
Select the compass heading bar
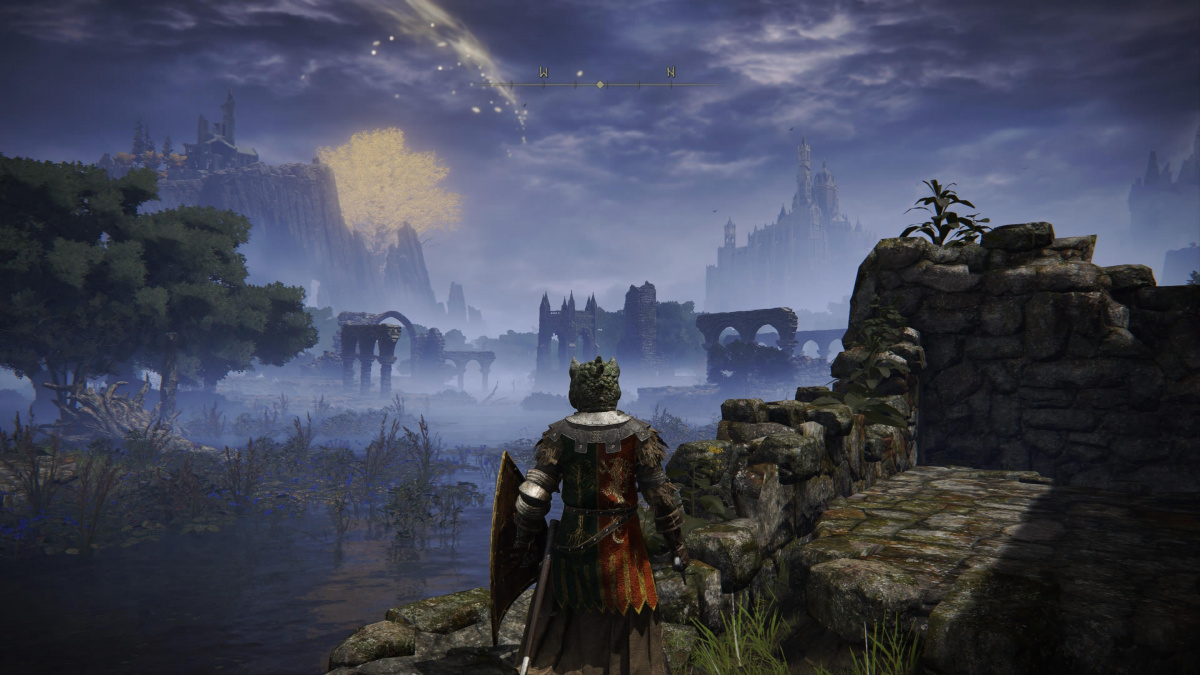point(600,85)
